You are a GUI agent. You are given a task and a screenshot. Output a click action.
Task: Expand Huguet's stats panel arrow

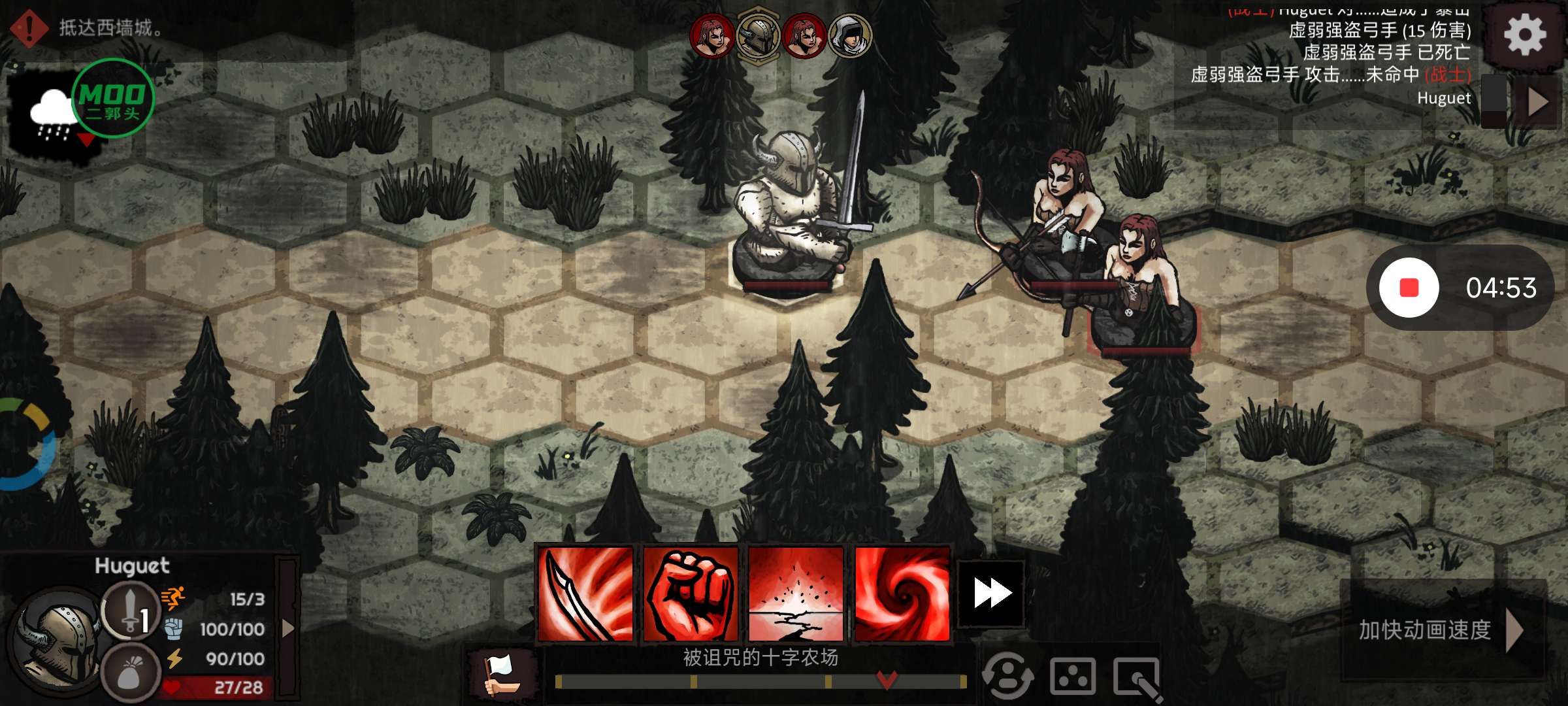287,629
